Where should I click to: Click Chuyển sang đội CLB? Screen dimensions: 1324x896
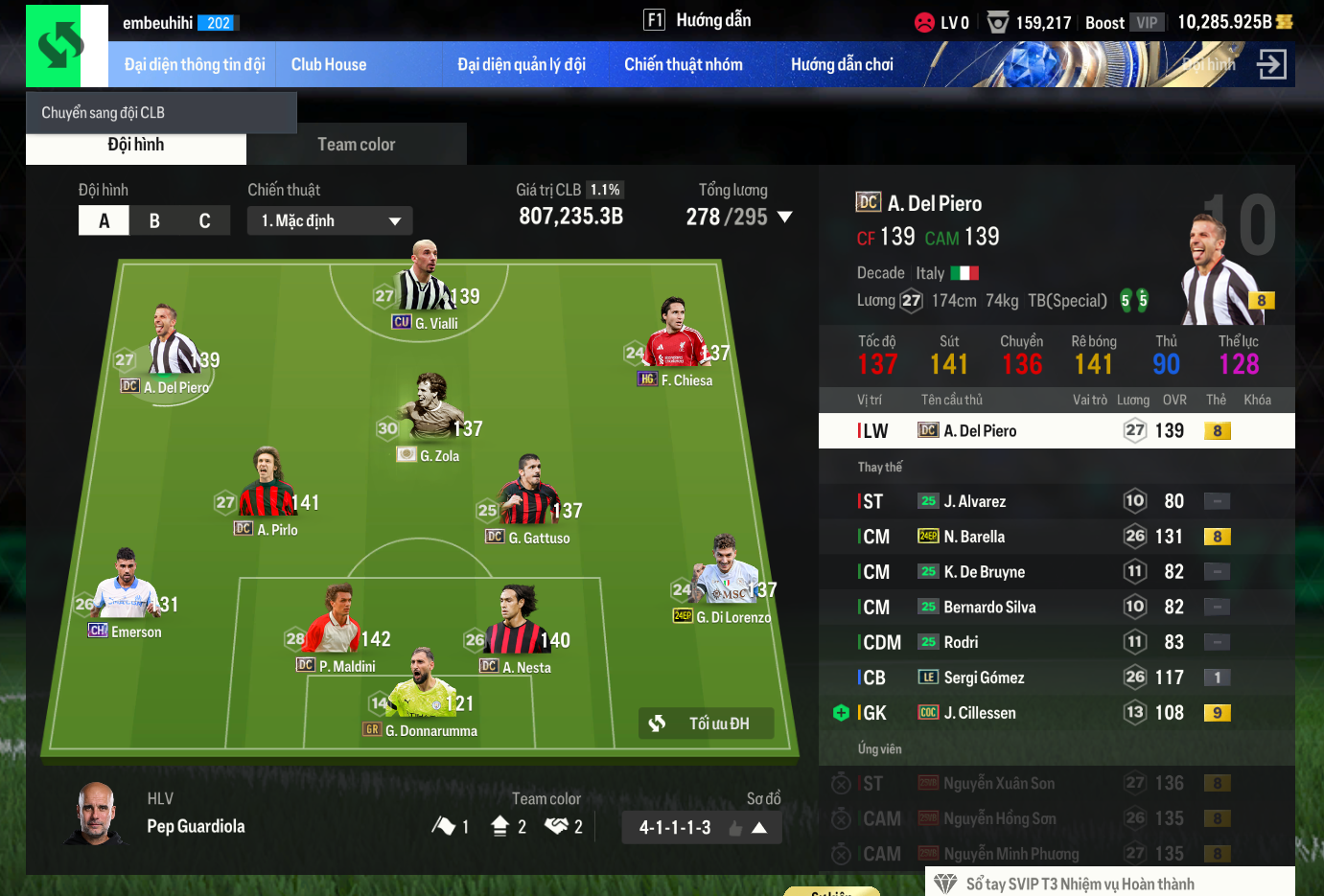coord(104,113)
